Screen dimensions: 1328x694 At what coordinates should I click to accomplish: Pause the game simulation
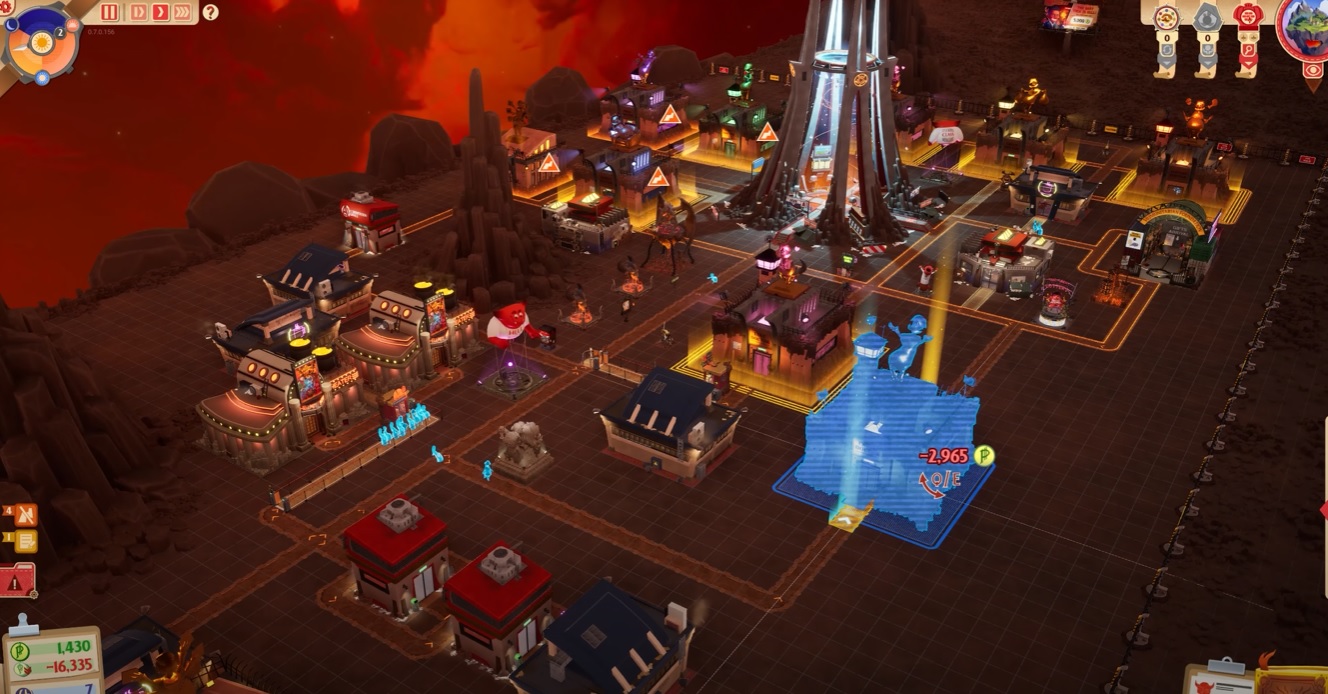pos(110,12)
